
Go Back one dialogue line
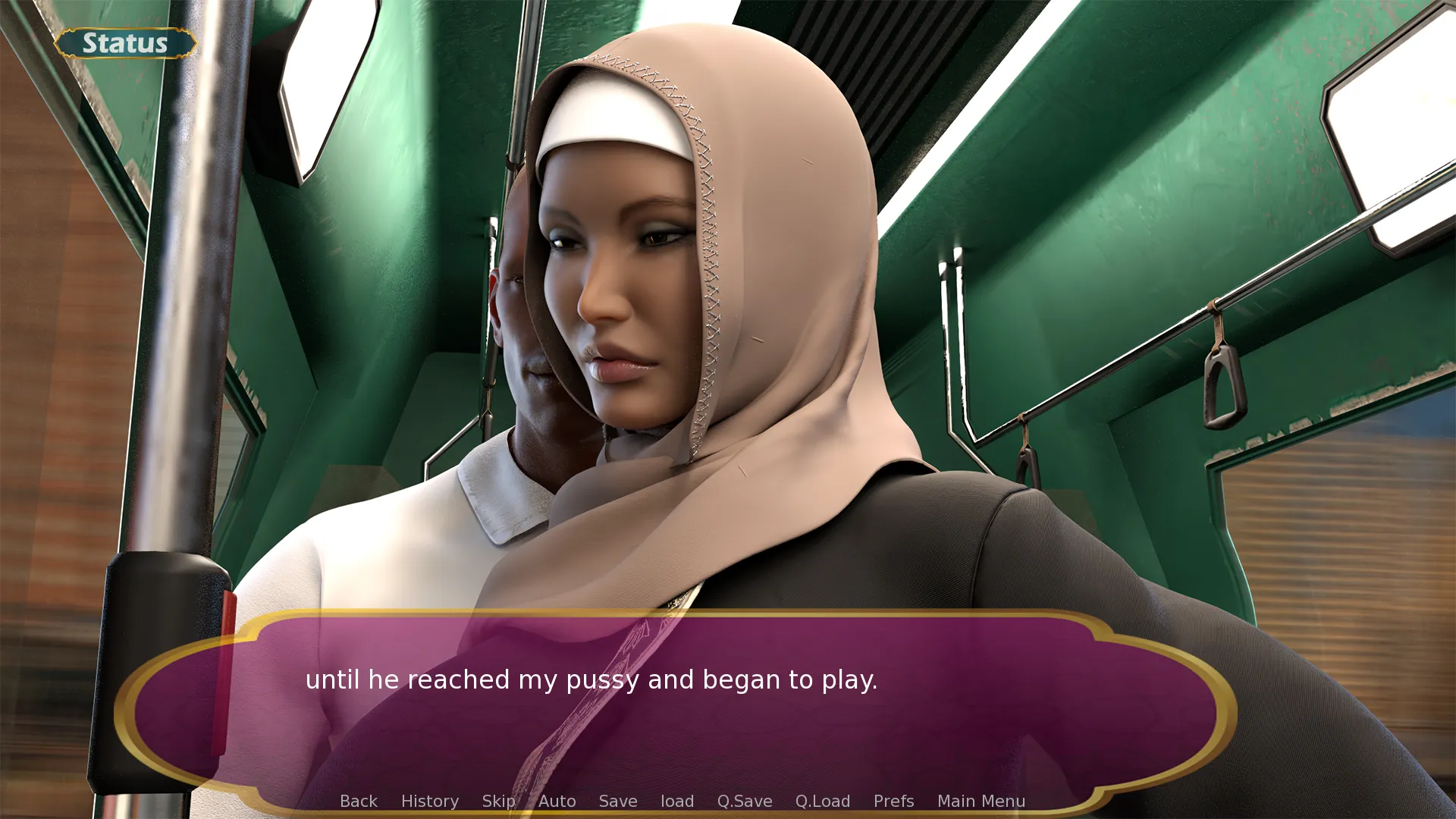coord(358,801)
